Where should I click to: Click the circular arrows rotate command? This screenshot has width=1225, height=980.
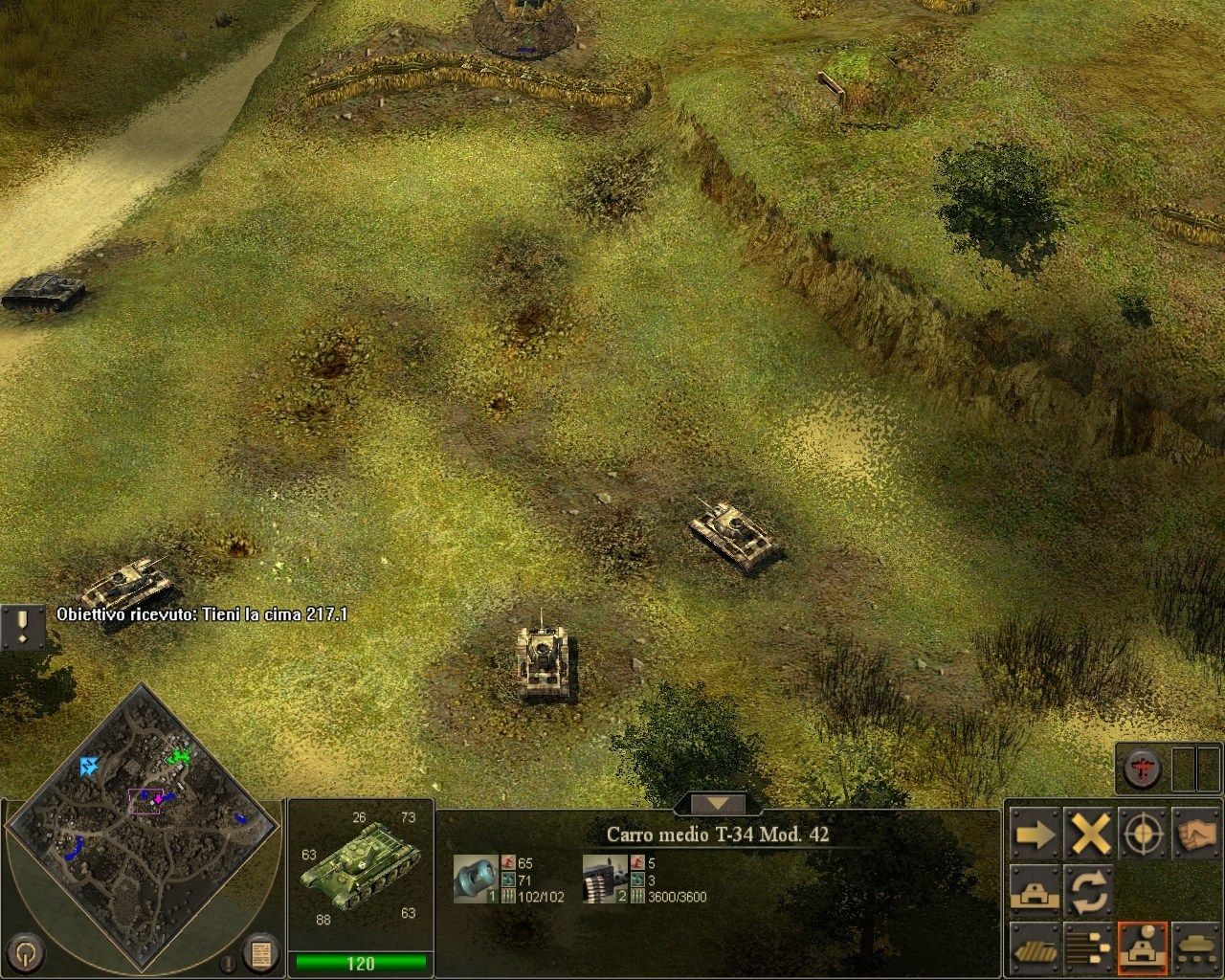point(1089,891)
